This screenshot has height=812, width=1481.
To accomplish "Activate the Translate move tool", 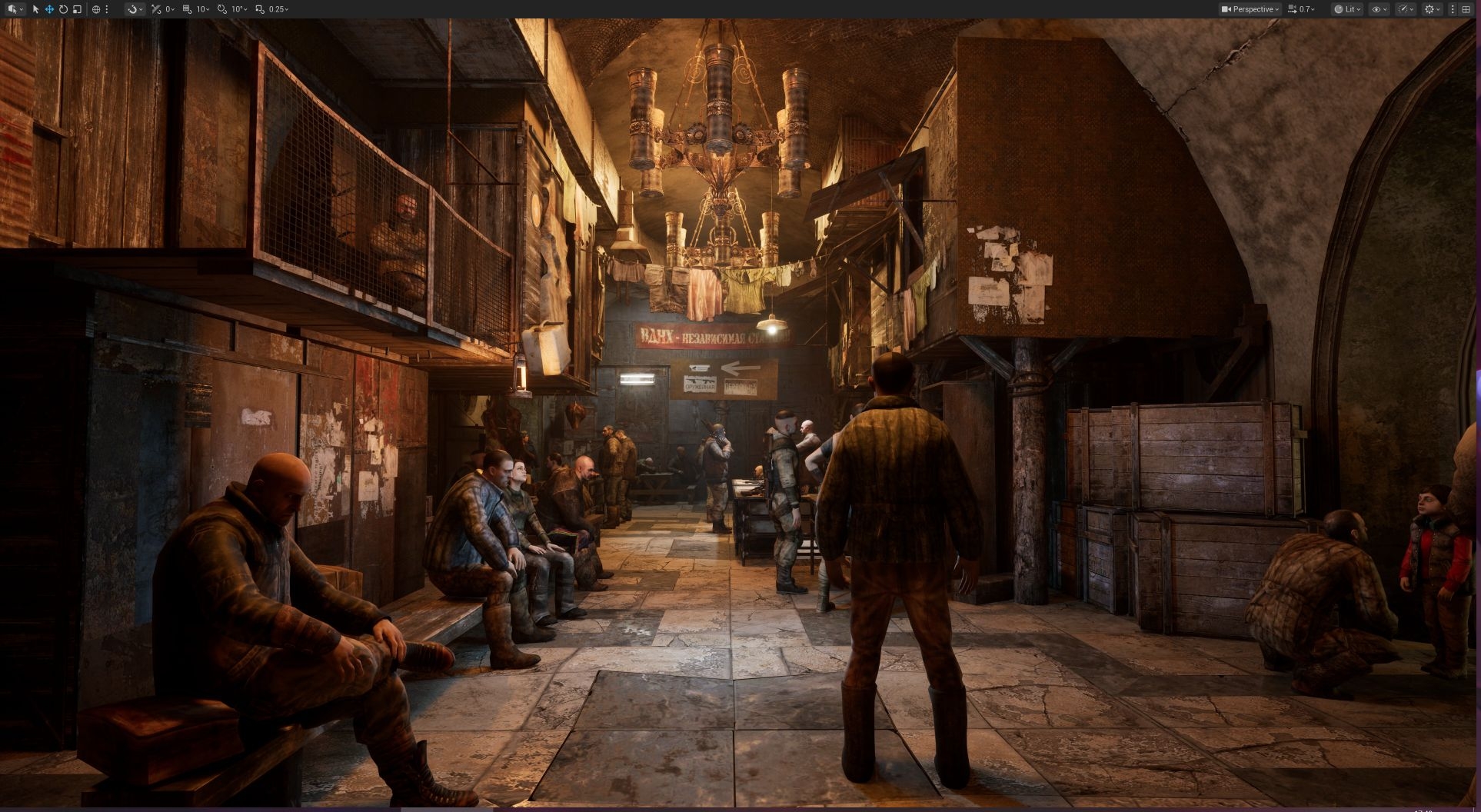I will pos(49,9).
